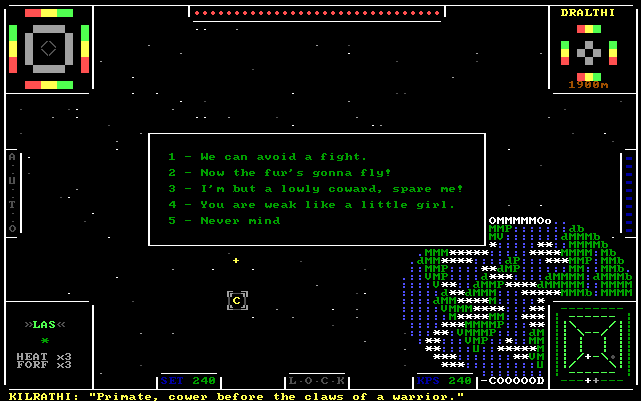This screenshot has height=401, width=641.
Task: Click the L-O-C-K indicator
Action: click(316, 381)
